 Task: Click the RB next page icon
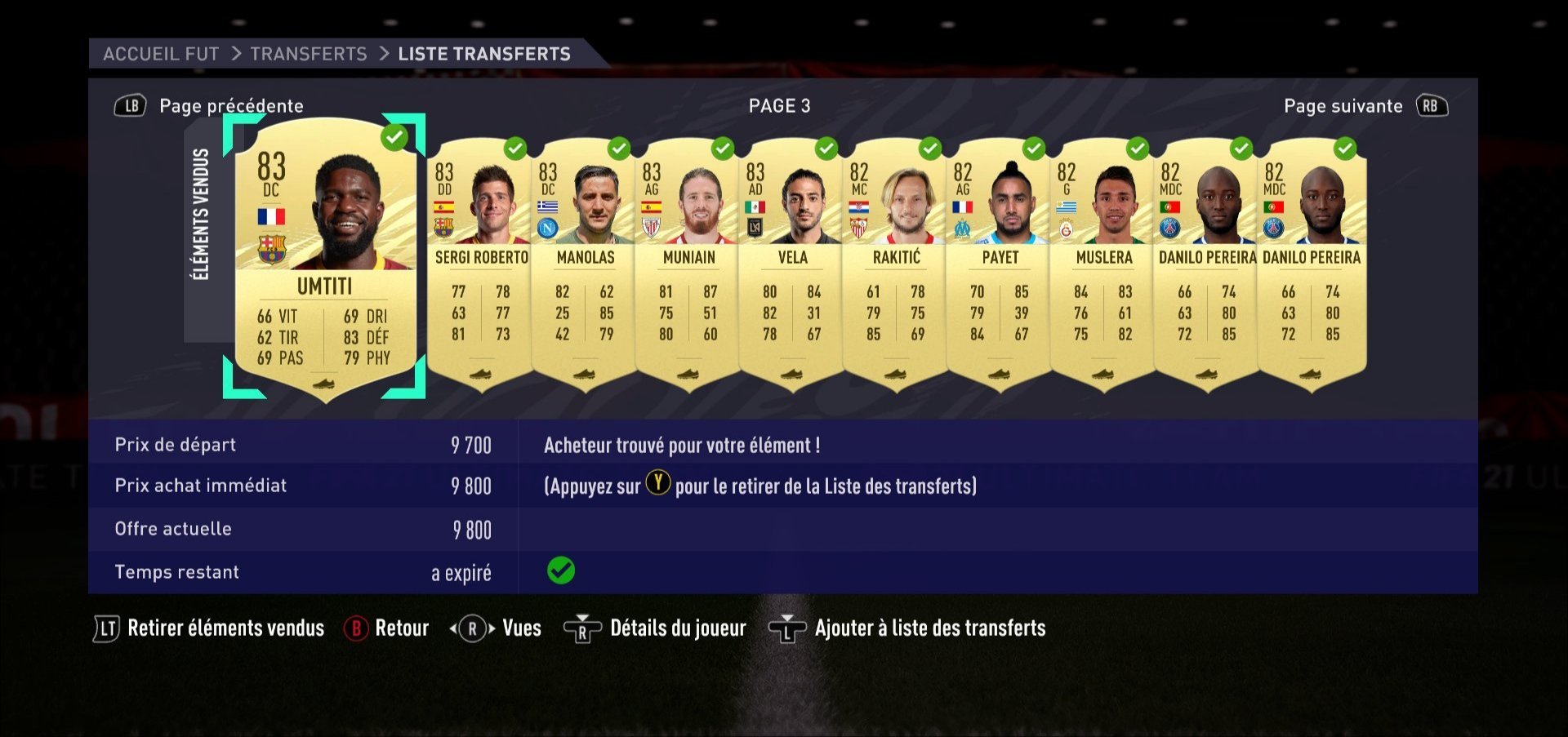pos(1431,105)
